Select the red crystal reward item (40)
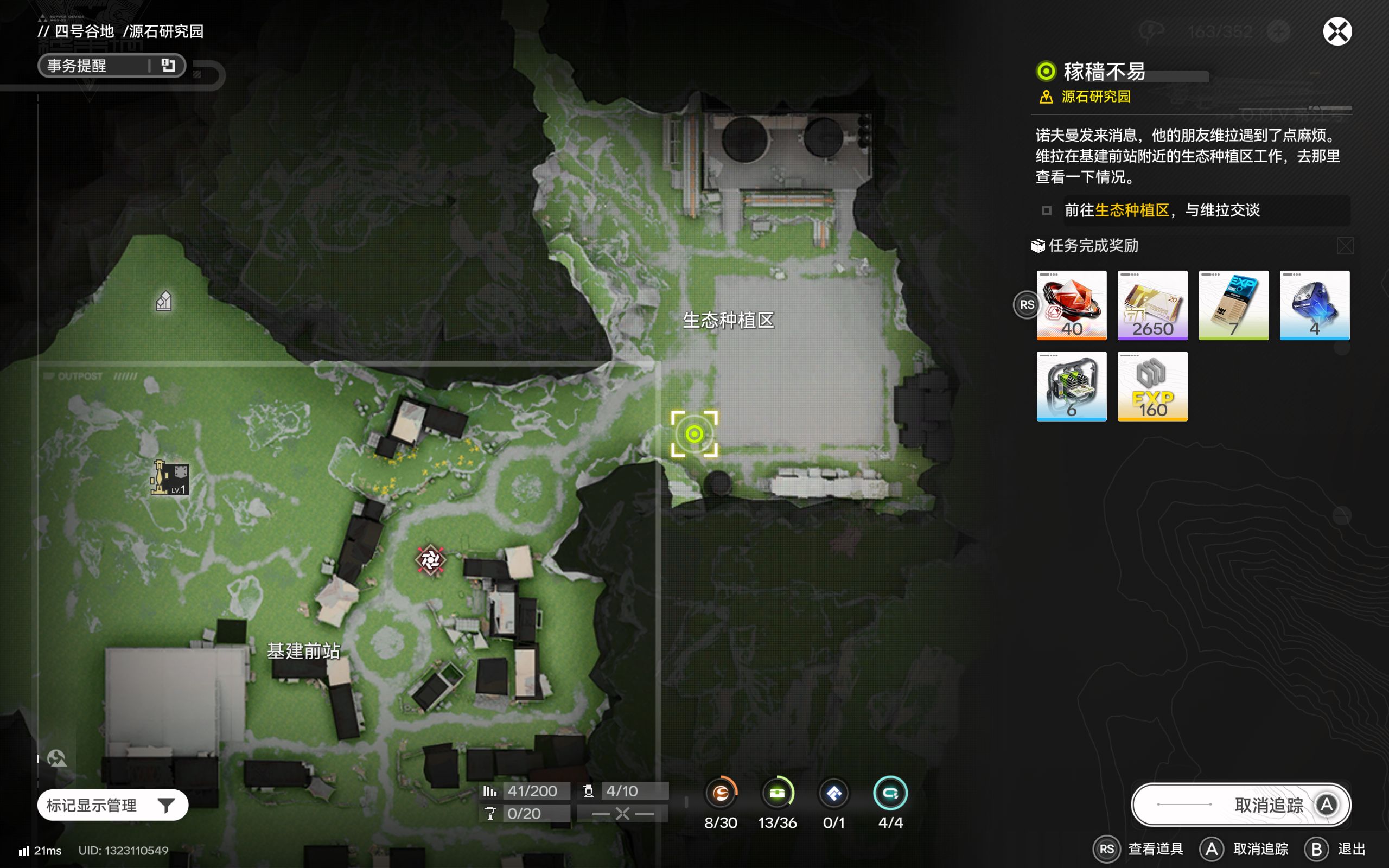 pyautogui.click(x=1071, y=305)
